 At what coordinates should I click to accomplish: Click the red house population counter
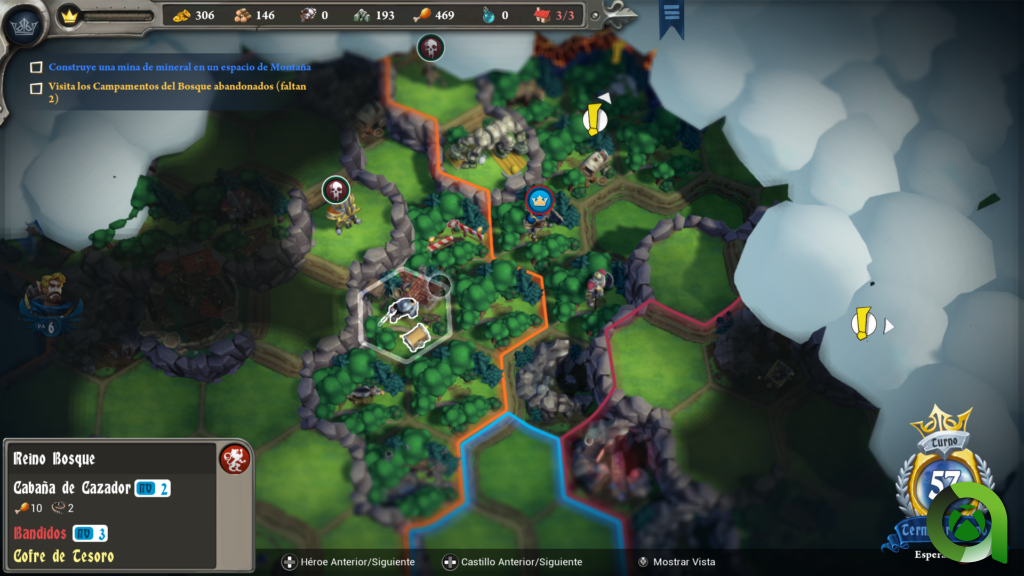557,15
